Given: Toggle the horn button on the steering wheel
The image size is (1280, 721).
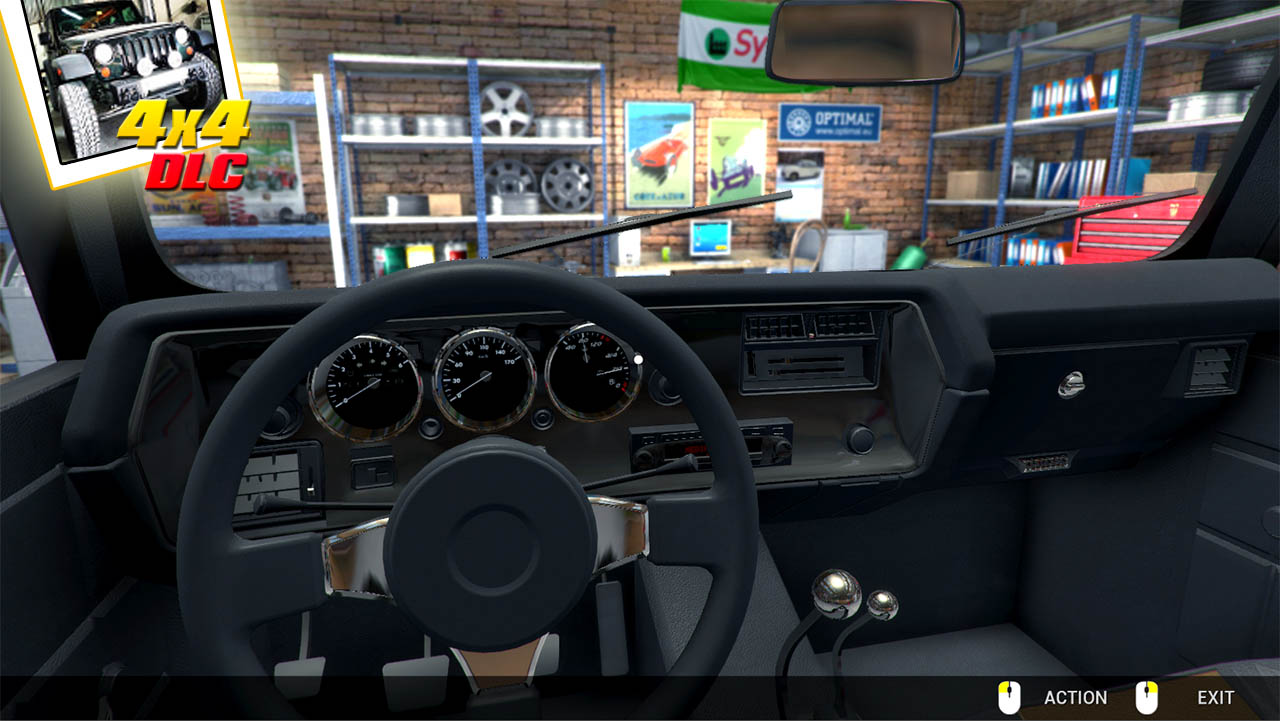Looking at the screenshot, I should click(x=492, y=548).
